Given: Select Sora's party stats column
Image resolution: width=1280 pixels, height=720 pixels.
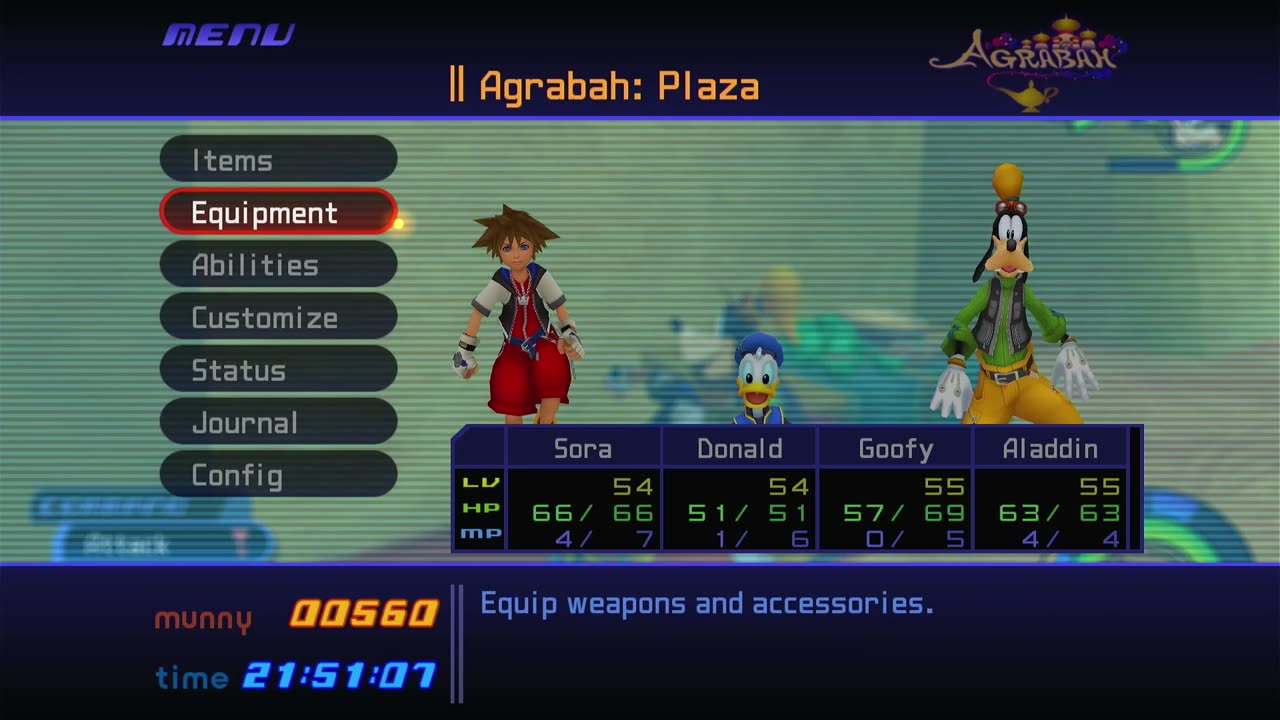Looking at the screenshot, I should pos(583,490).
